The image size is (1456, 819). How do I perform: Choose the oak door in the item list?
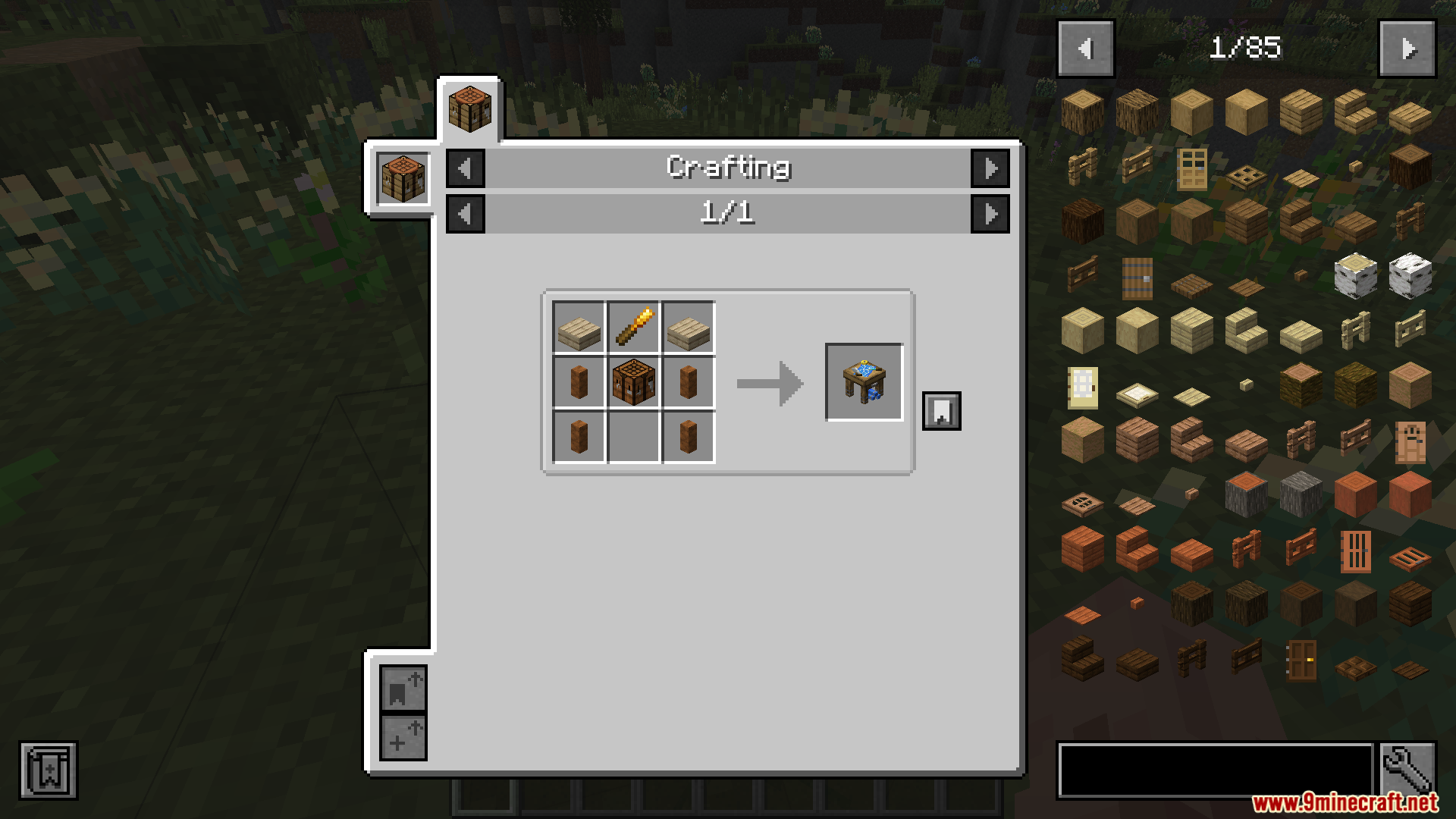pyautogui.click(x=1191, y=168)
